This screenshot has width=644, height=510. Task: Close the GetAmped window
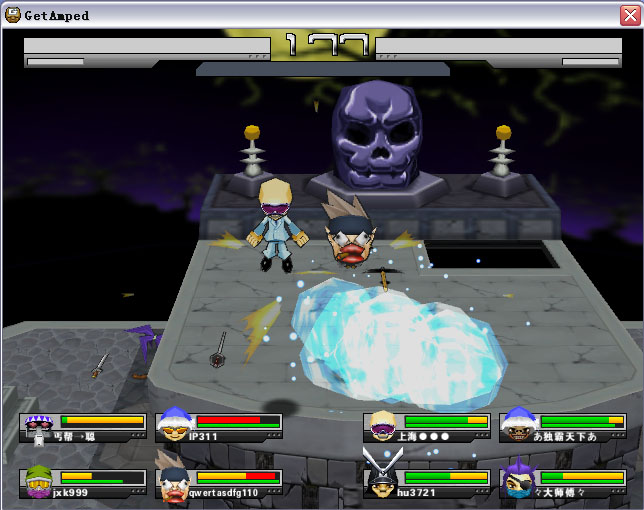coord(628,15)
